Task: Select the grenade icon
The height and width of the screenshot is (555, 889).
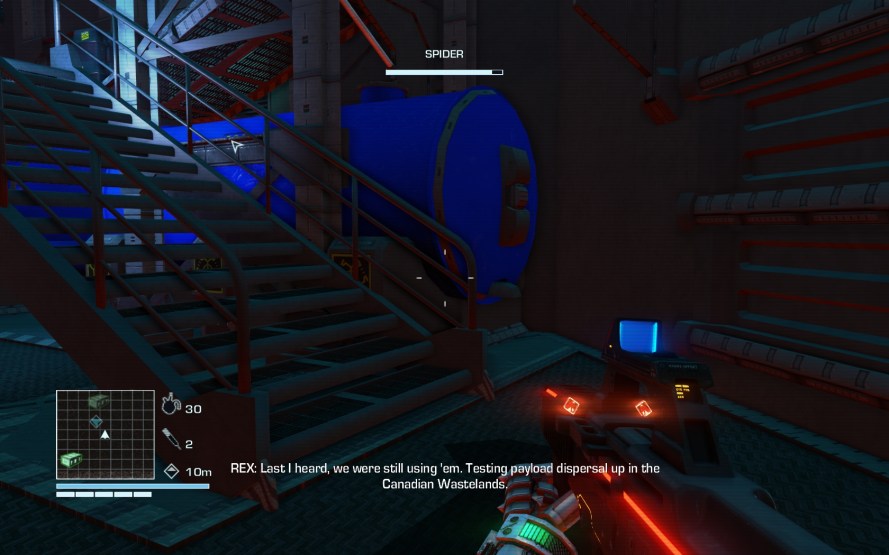Action: point(170,406)
